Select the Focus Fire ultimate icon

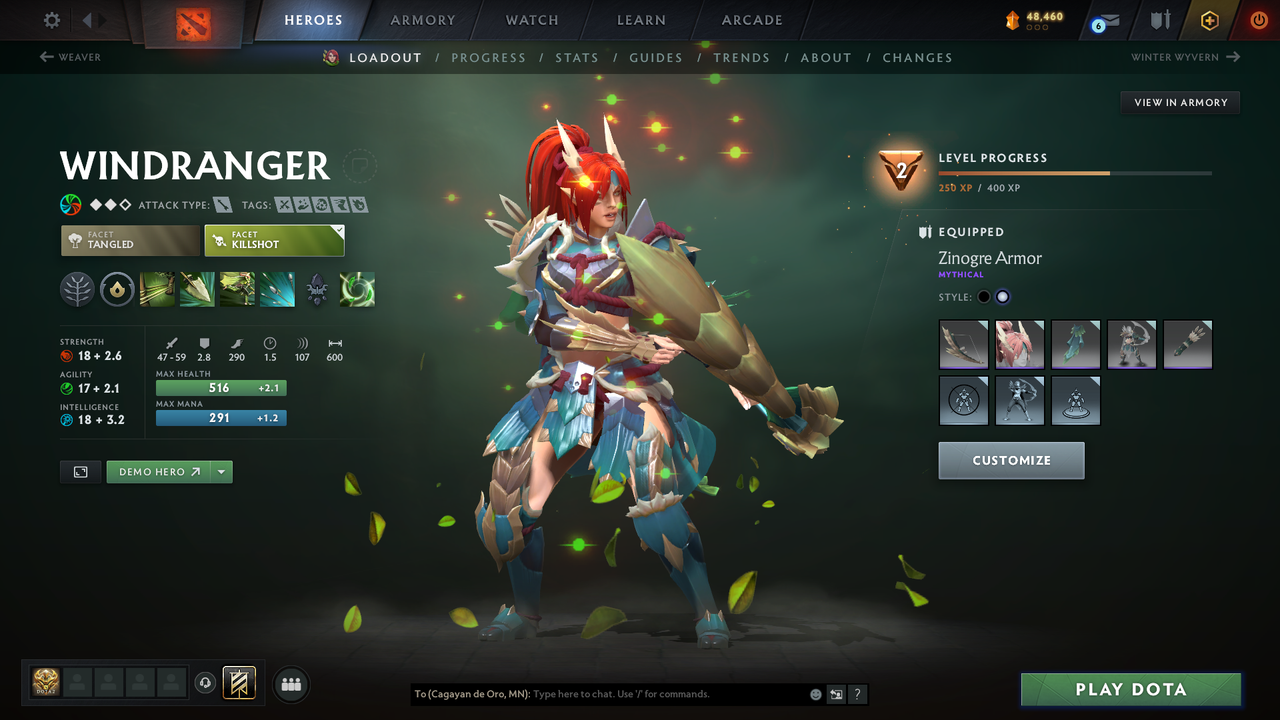click(x=277, y=290)
